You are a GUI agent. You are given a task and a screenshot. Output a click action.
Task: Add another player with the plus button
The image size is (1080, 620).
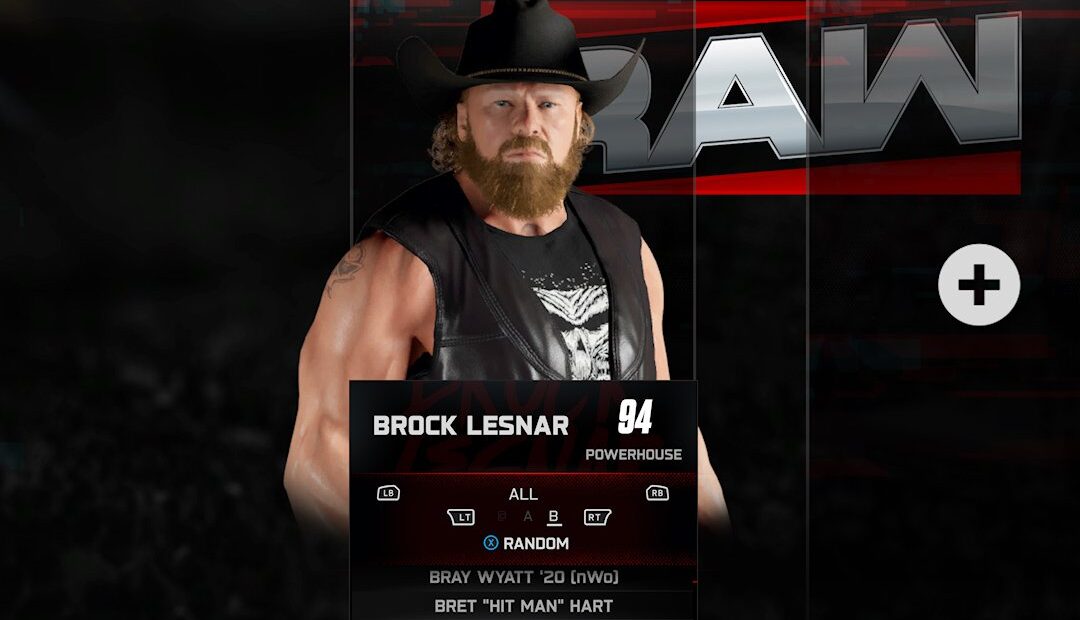pyautogui.click(x=978, y=285)
